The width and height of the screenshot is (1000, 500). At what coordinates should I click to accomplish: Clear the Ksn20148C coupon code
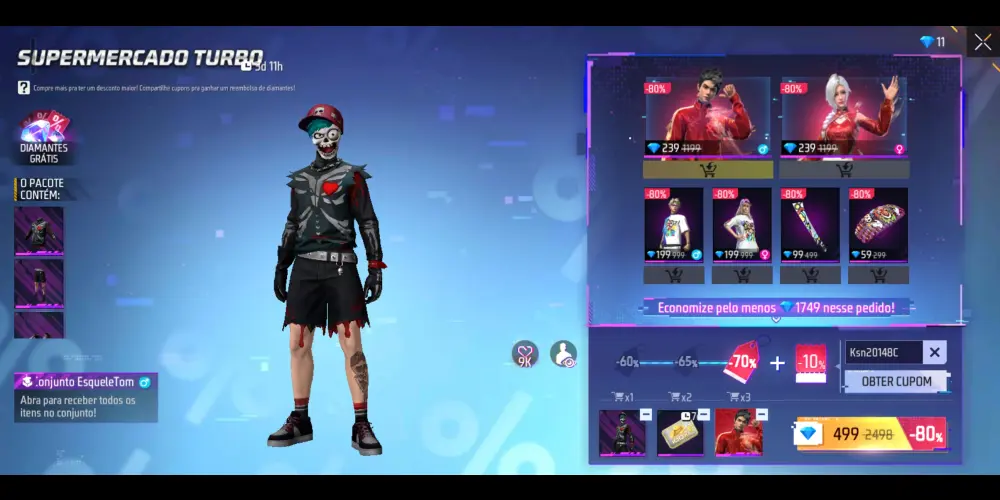[x=934, y=352]
